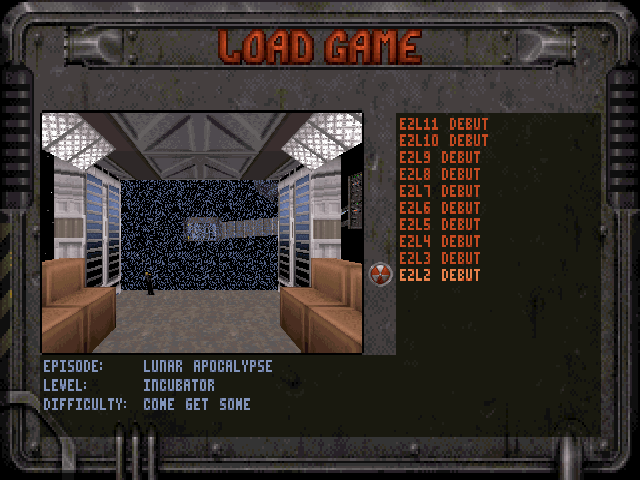Screen dimensions: 640x480
Task: Select the E2L10 DEBUT save slot
Action: click(443, 141)
